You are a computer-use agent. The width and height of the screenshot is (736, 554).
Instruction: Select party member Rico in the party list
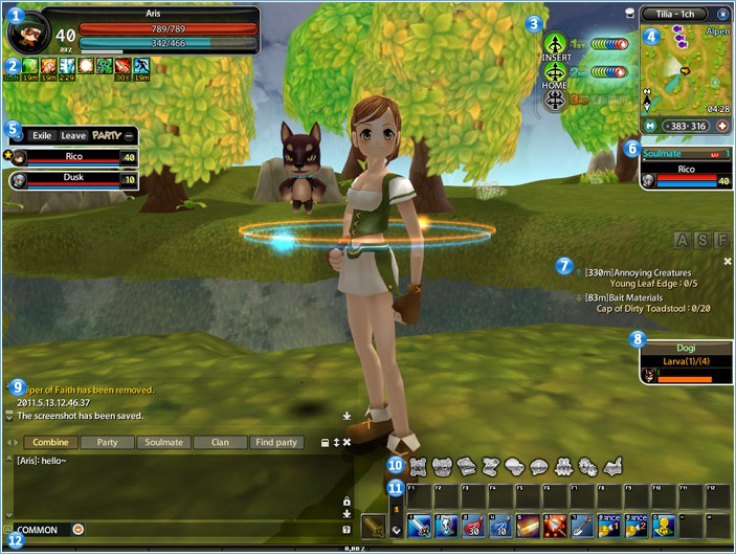point(74,157)
